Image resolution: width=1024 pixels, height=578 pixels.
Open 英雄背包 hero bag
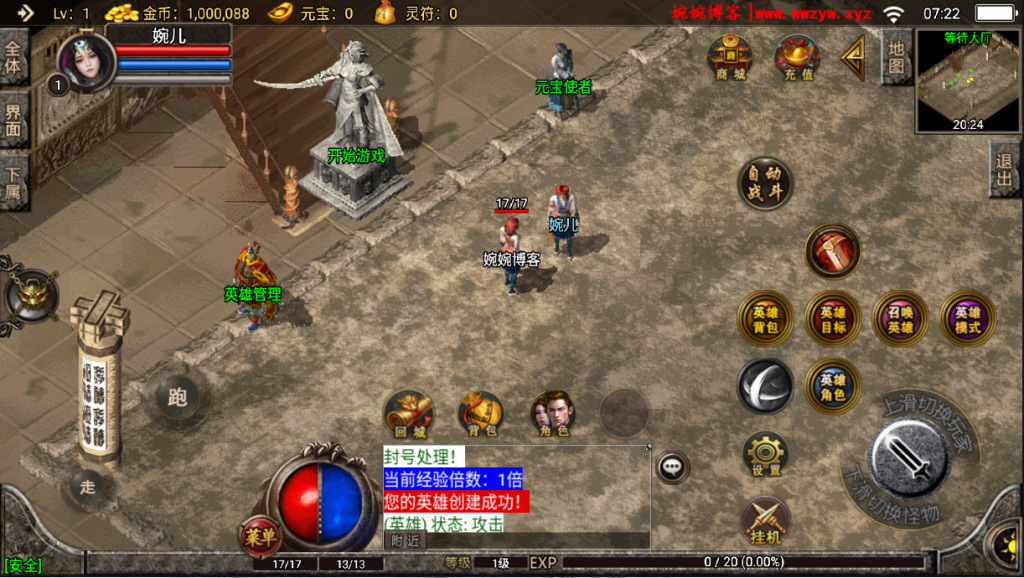766,319
